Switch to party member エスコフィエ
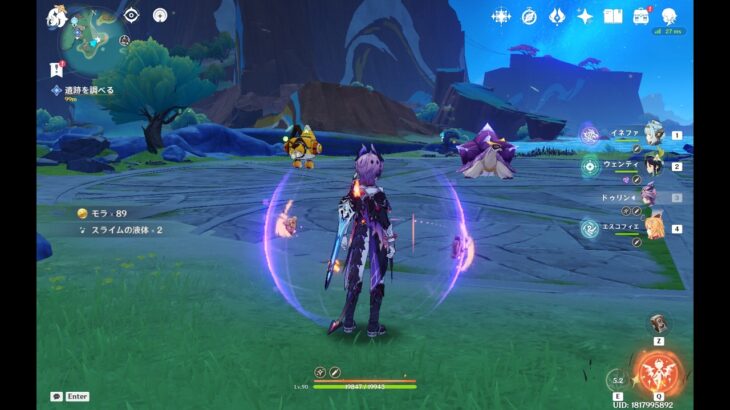The image size is (730, 410). point(653,228)
